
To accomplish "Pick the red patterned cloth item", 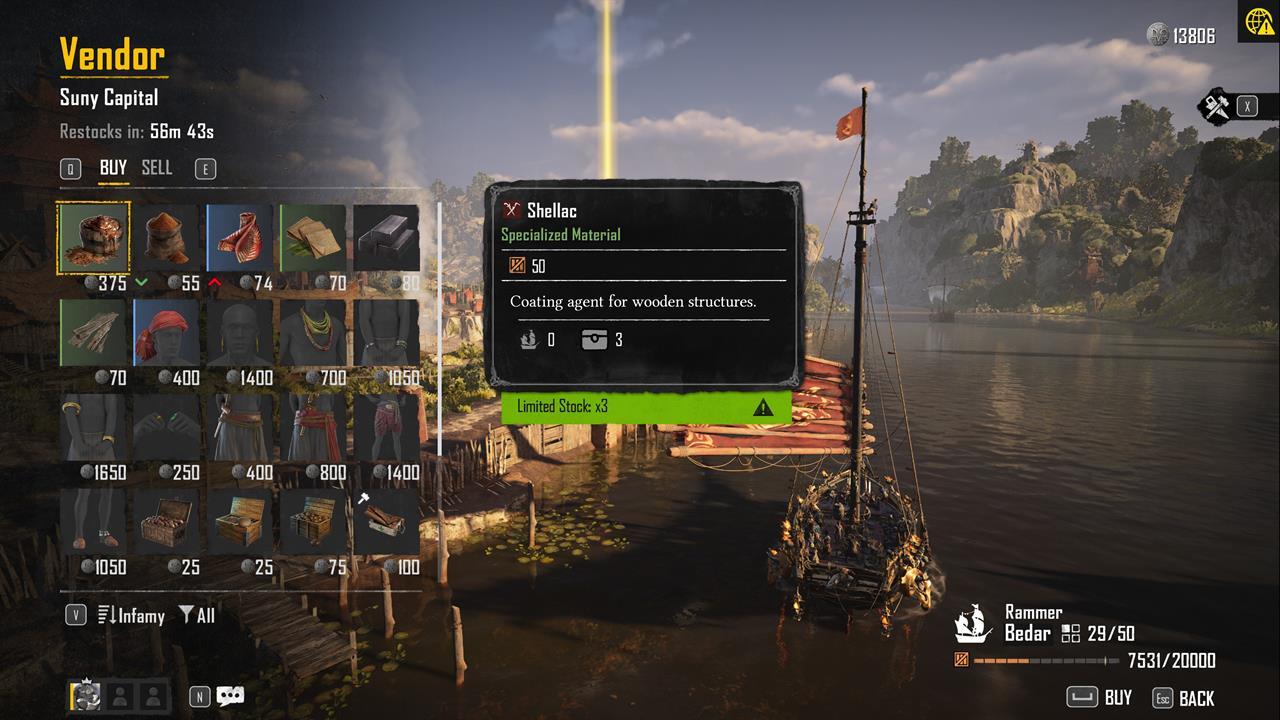I will (240, 238).
